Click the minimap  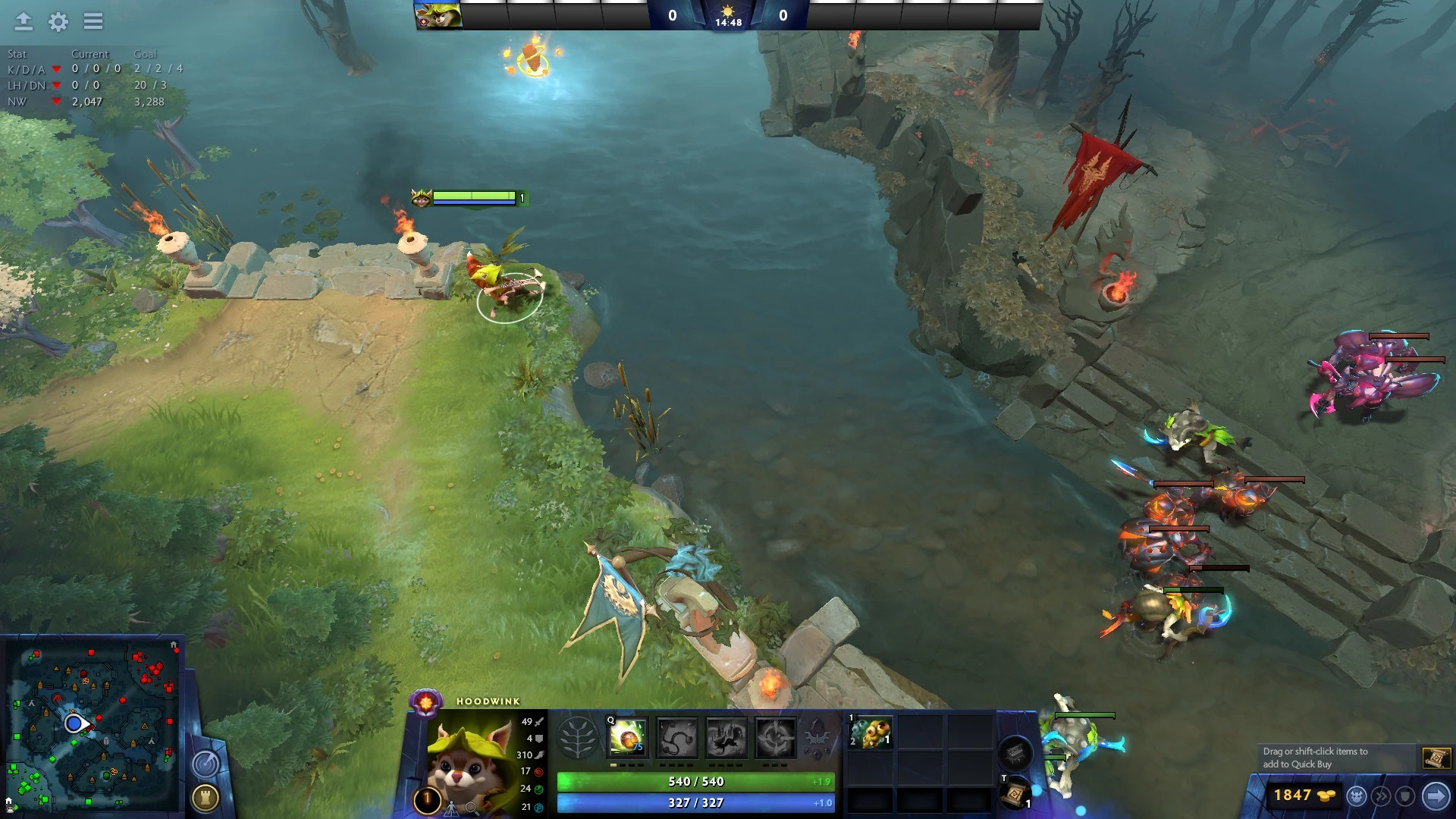[93, 726]
